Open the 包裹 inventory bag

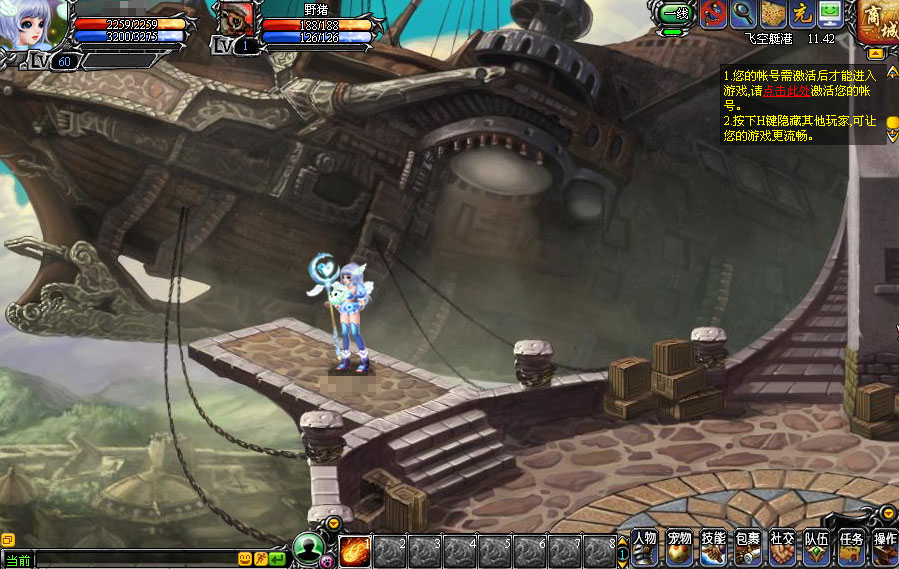pos(748,546)
